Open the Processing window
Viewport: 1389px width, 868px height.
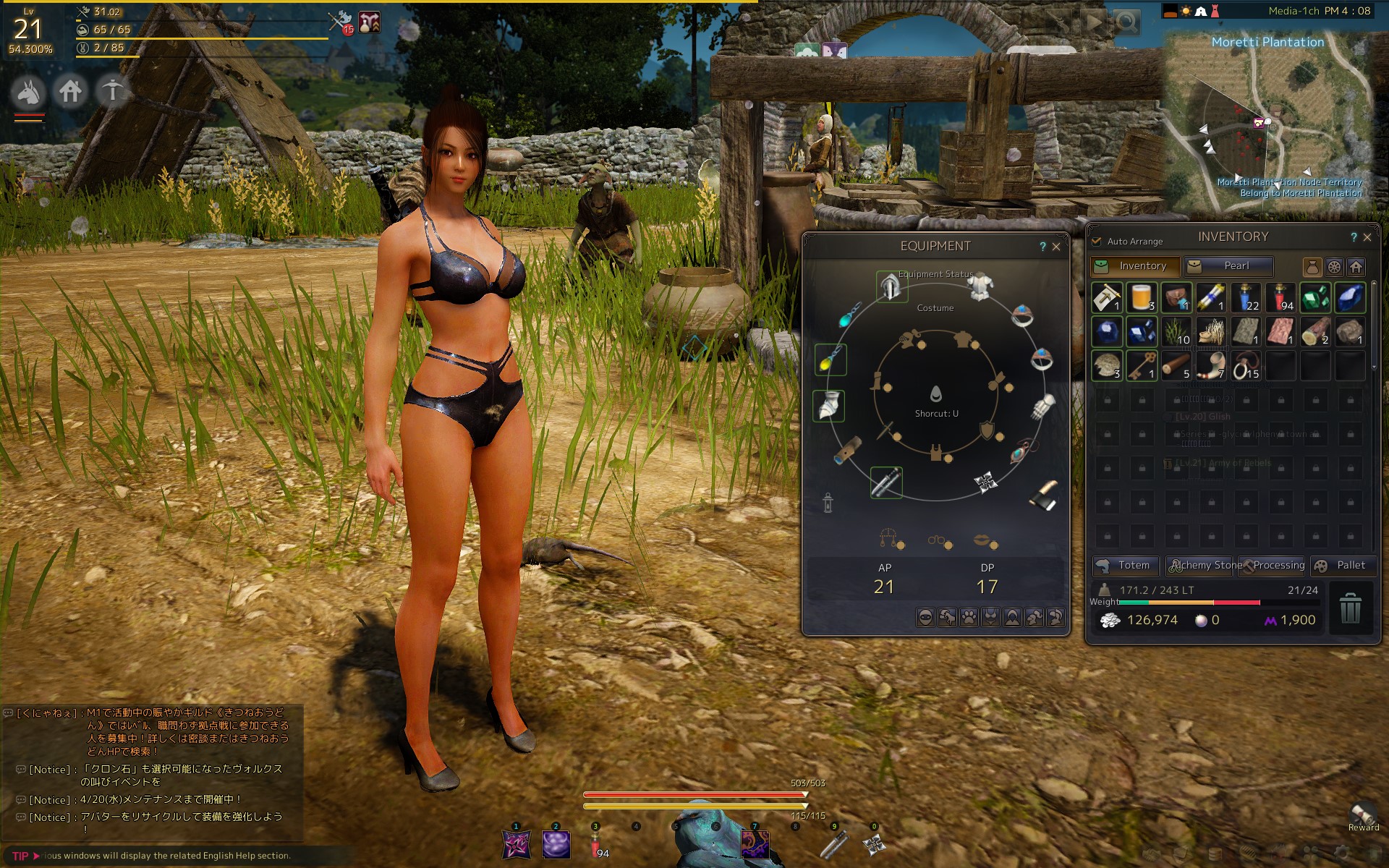click(x=1273, y=566)
